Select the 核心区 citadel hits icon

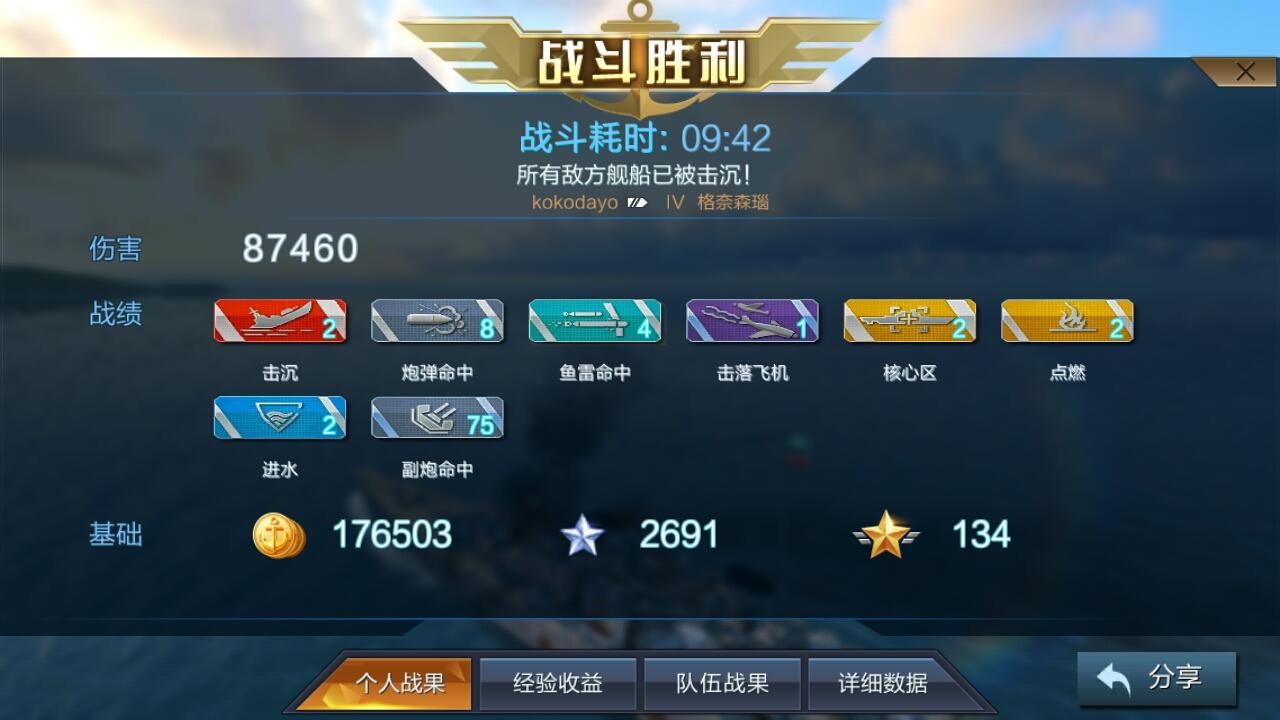pyautogui.click(x=911, y=320)
